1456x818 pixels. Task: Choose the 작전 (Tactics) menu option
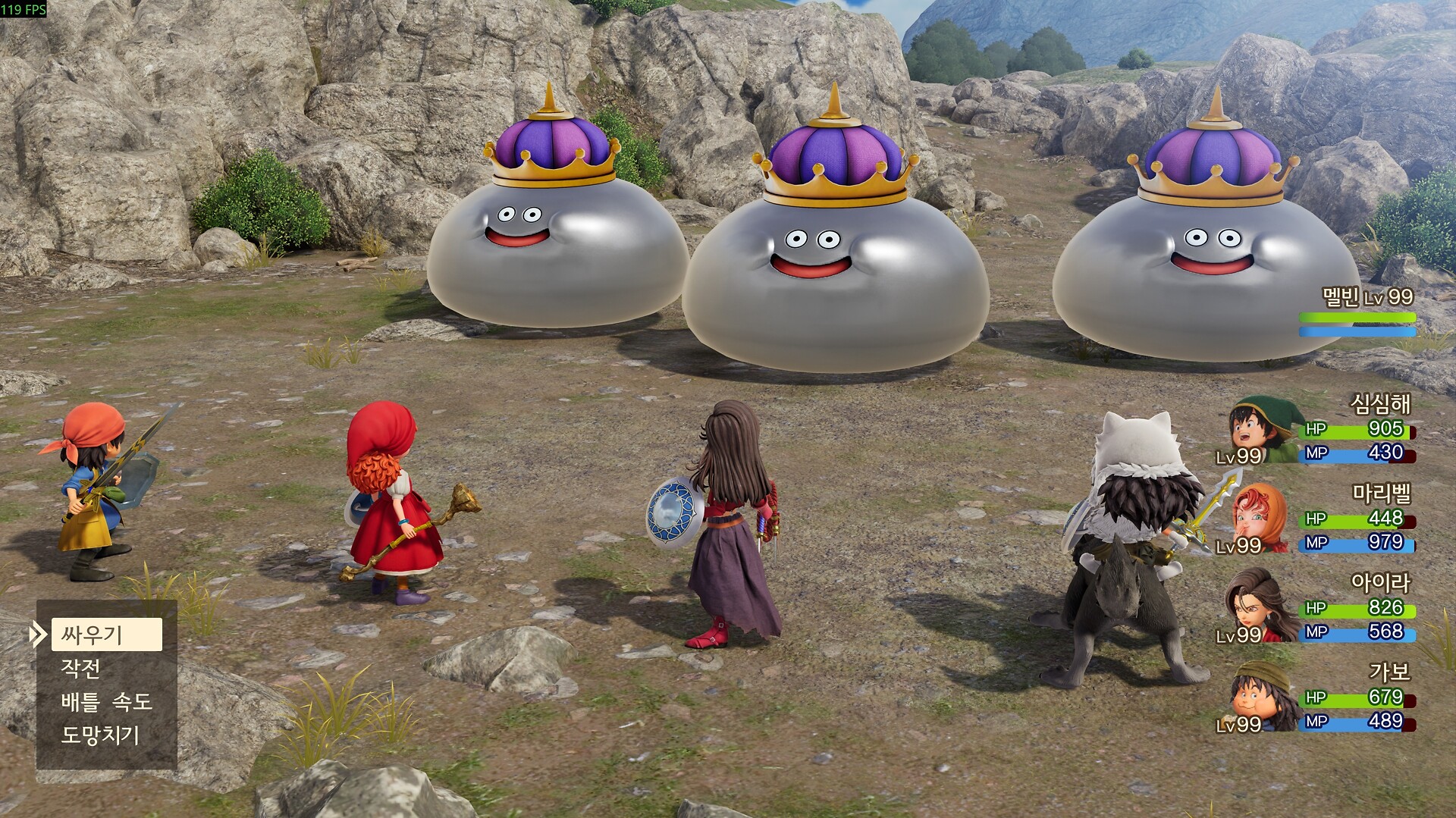point(81,669)
